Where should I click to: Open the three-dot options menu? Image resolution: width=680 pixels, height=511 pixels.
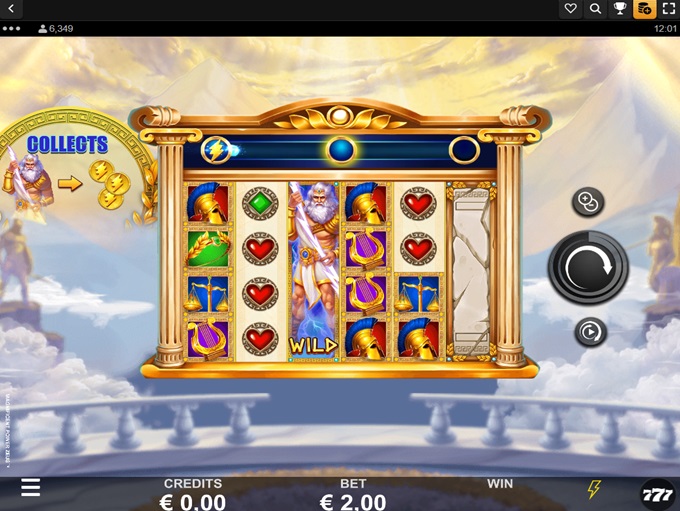pyautogui.click(x=12, y=29)
